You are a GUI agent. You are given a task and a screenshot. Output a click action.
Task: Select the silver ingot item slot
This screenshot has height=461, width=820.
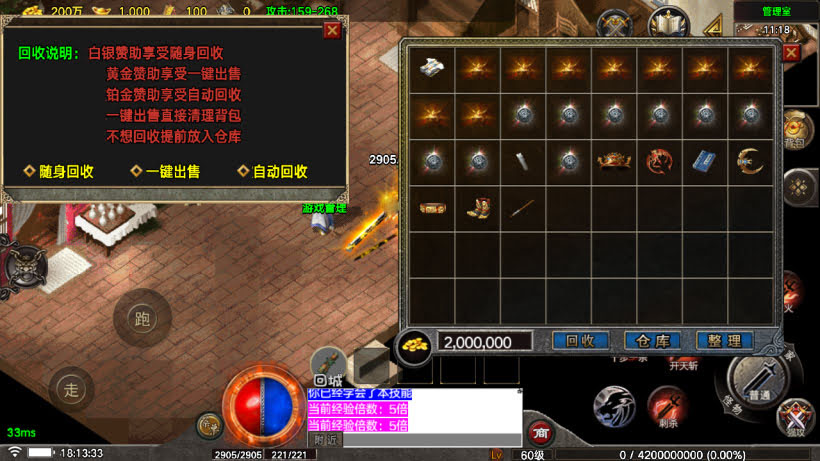432,69
